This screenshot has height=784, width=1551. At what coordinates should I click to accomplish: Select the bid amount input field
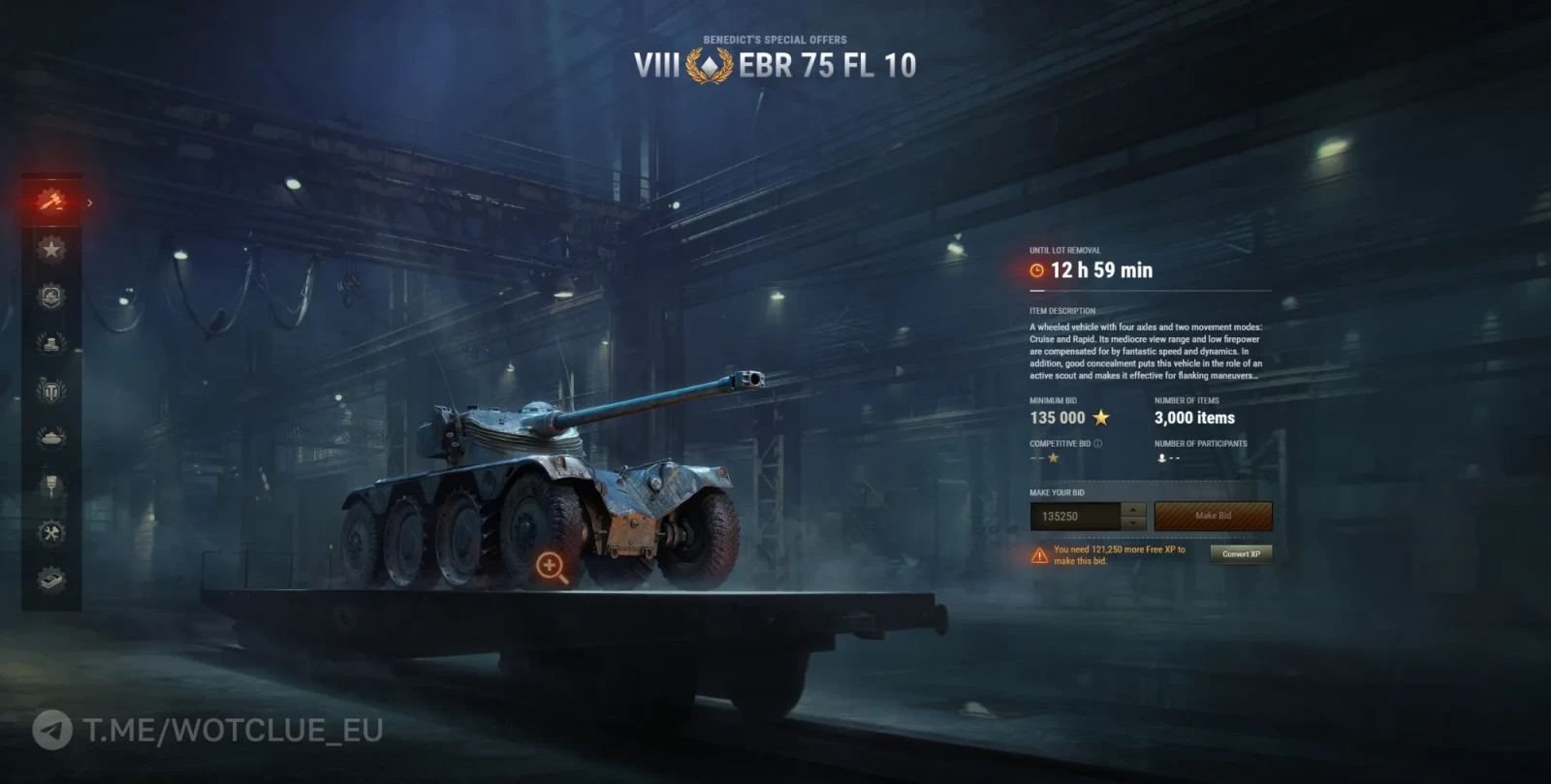pyautogui.click(x=1076, y=517)
